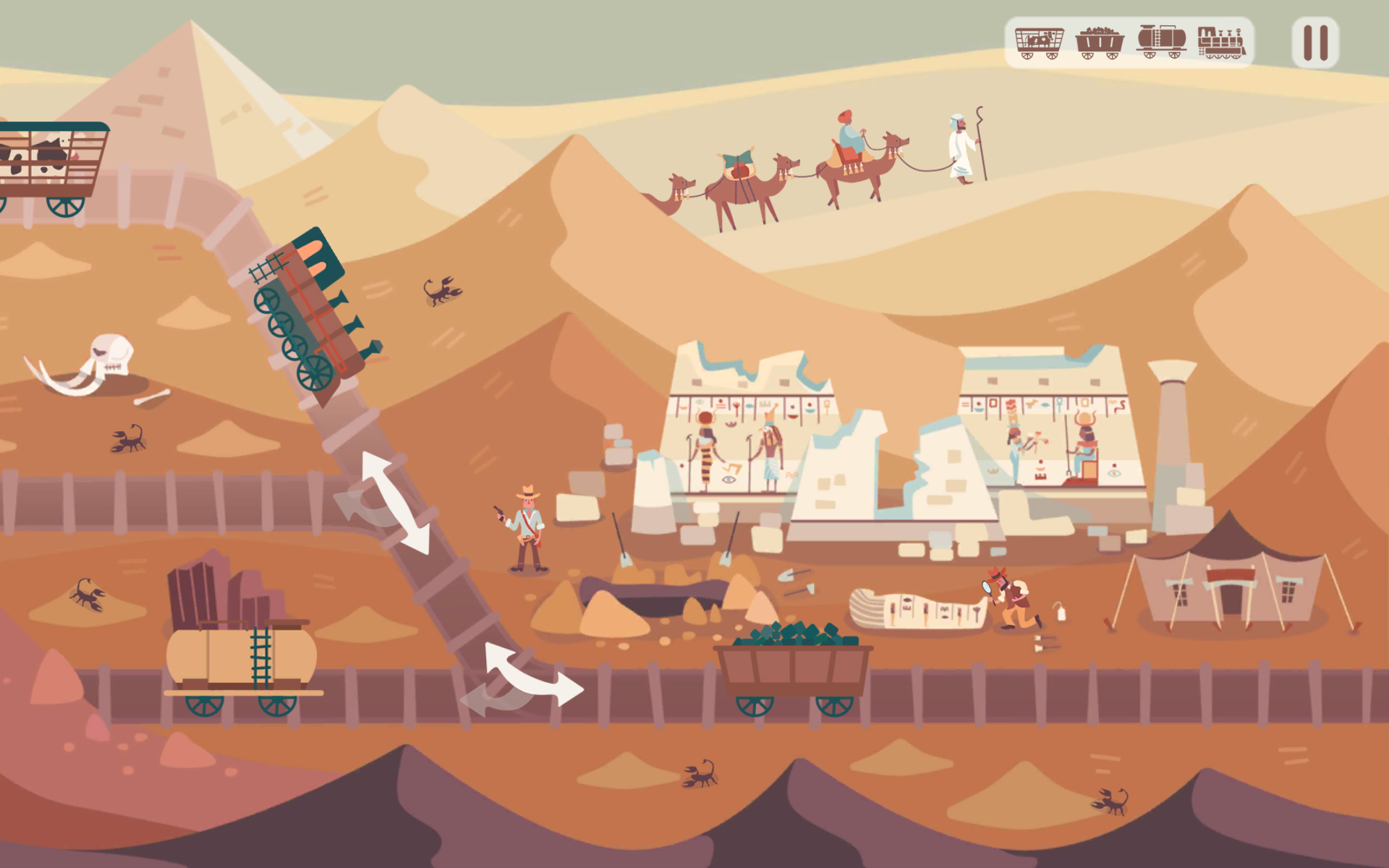Click the scorpion beside the sloped track
The width and height of the screenshot is (1389, 868).
440,290
